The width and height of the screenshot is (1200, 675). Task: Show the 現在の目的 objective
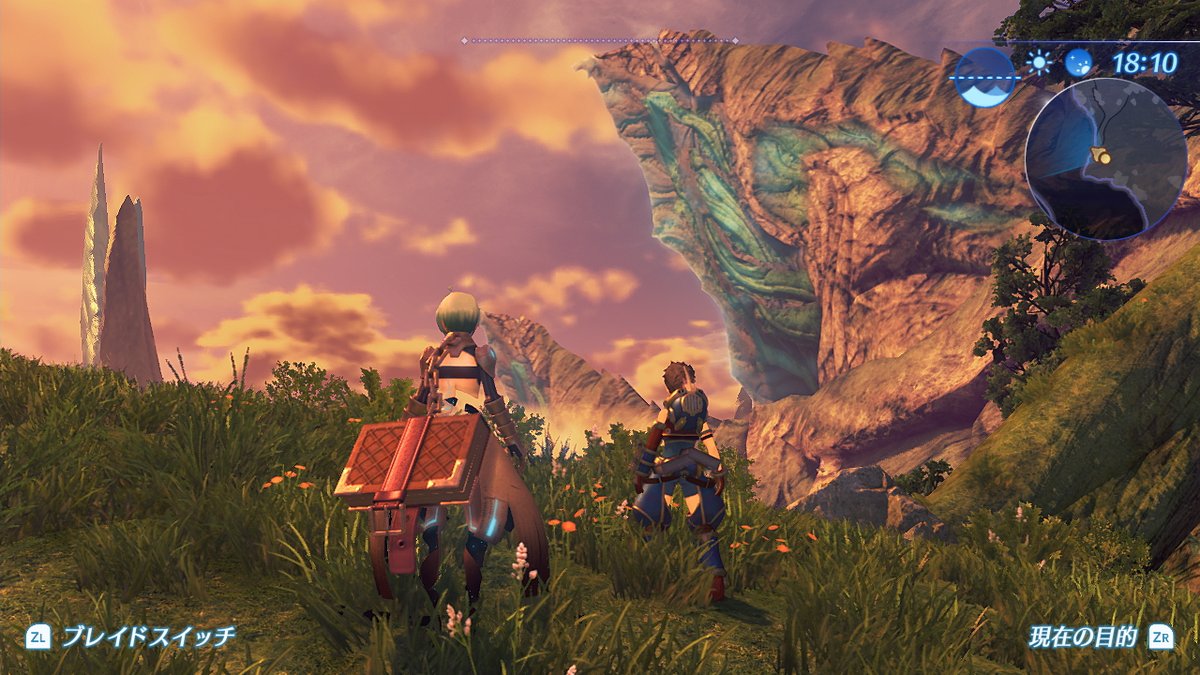pyautogui.click(x=1083, y=636)
